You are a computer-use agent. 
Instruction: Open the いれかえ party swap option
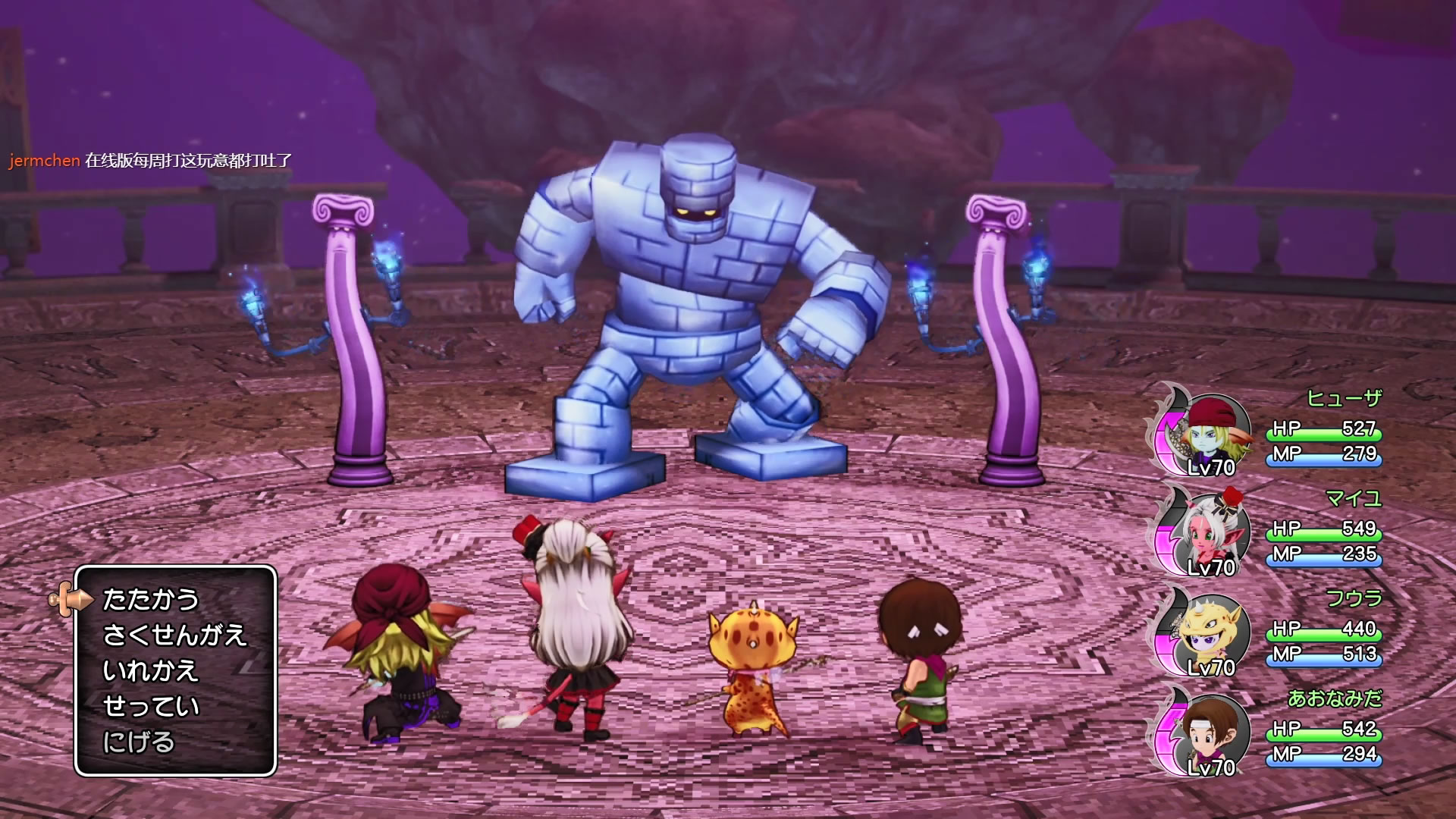150,671
